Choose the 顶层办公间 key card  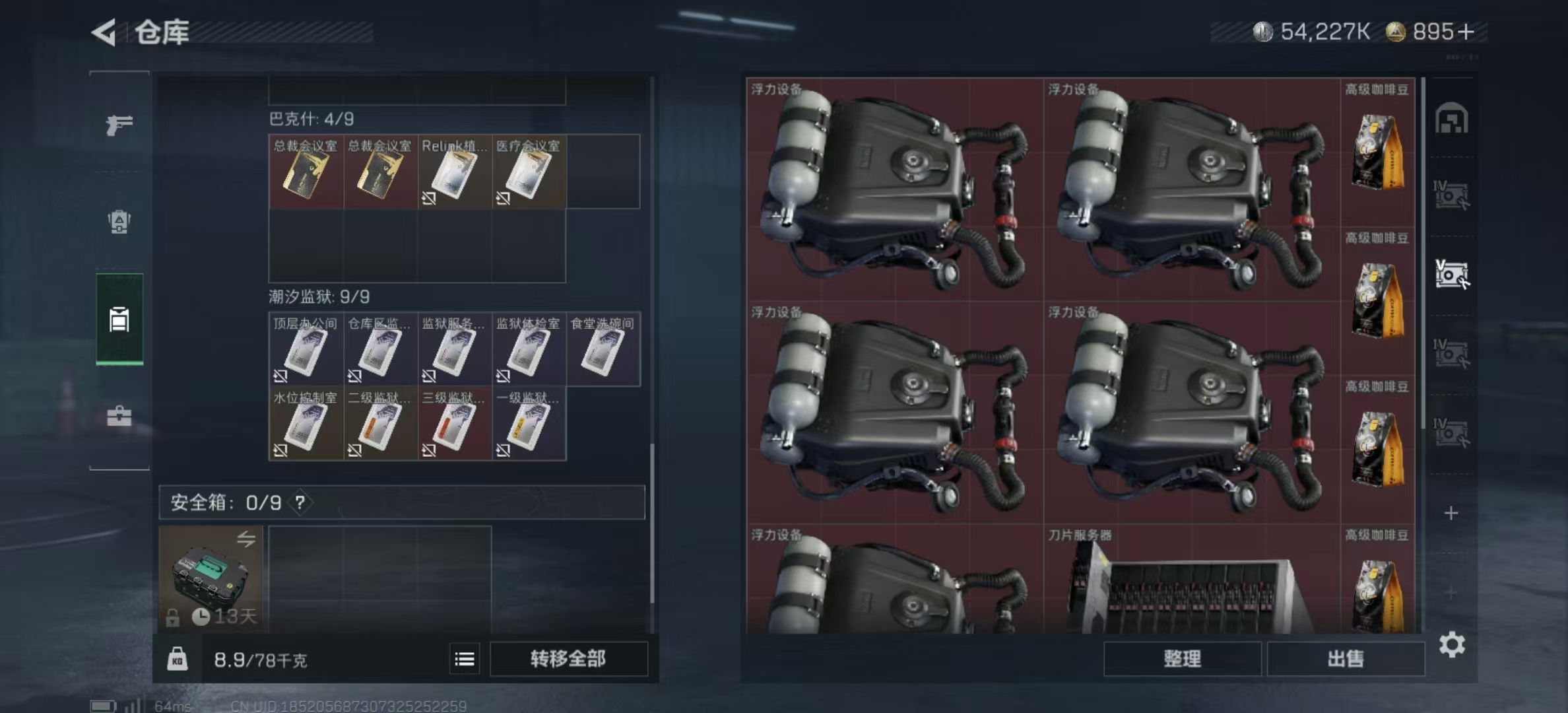[306, 349]
